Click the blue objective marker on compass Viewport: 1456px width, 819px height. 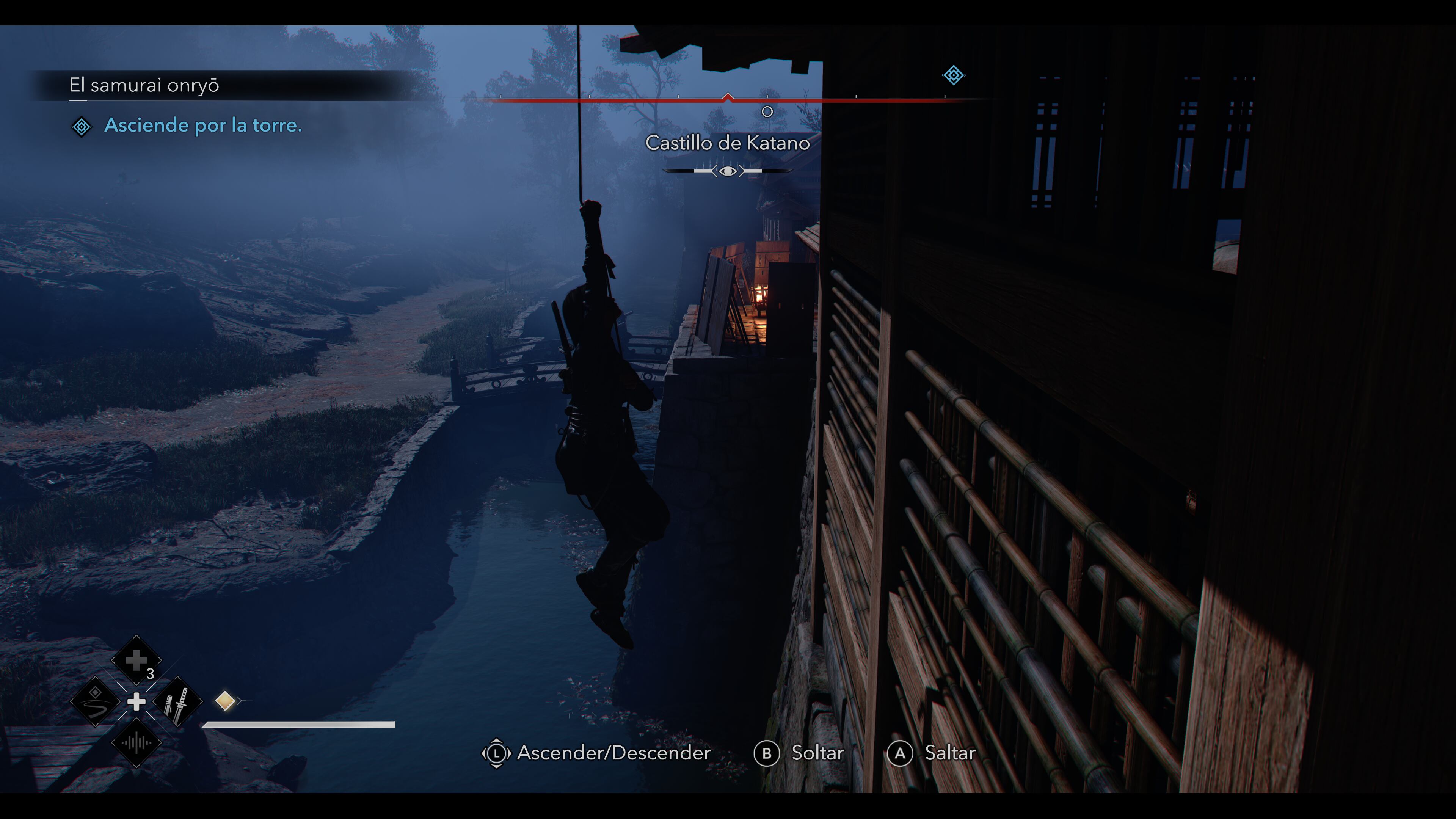[953, 75]
